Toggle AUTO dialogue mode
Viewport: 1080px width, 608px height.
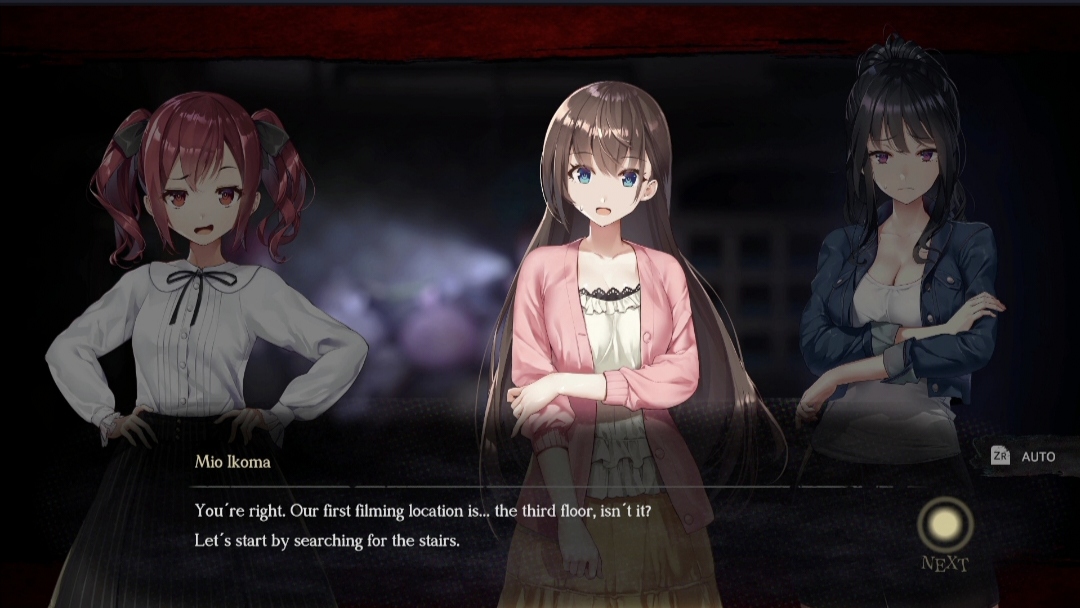click(1023, 457)
